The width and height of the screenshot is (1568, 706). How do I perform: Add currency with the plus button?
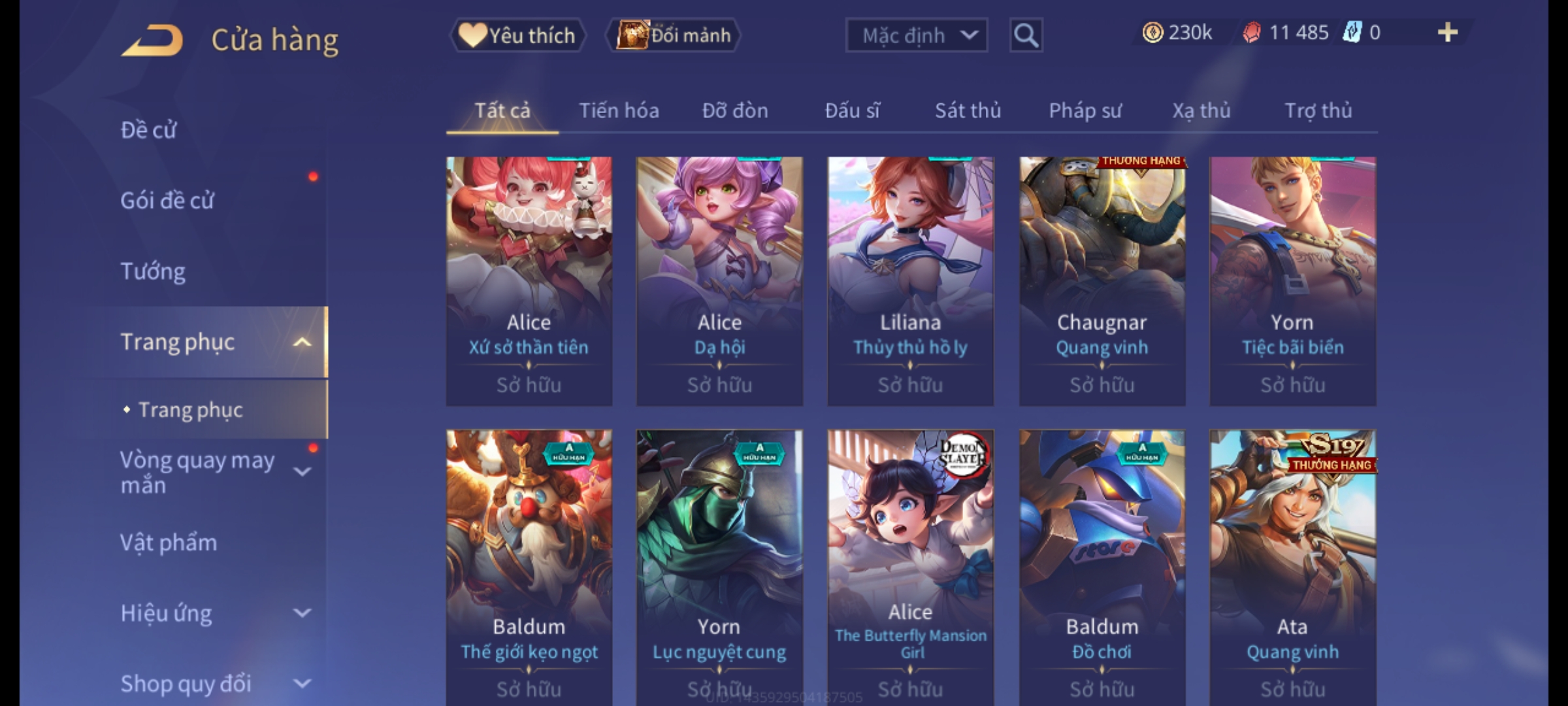[x=1447, y=33]
